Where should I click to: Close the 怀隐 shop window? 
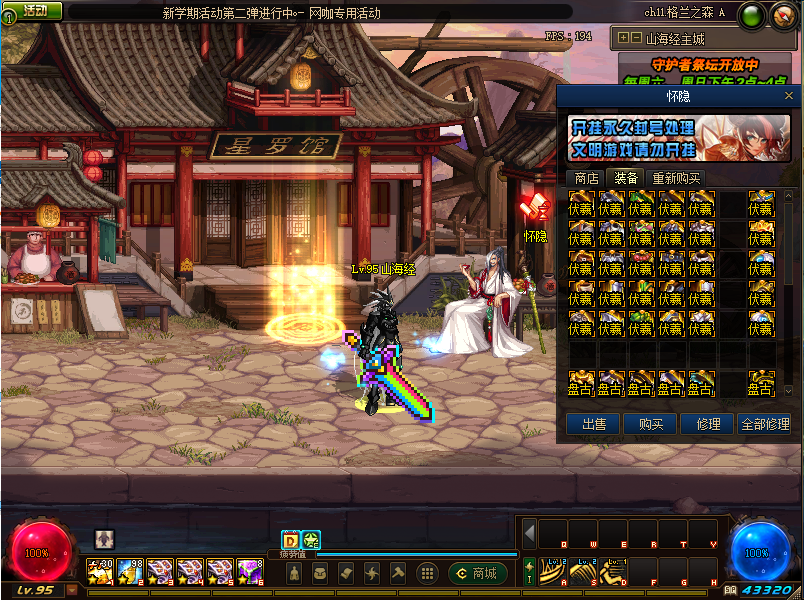click(789, 95)
